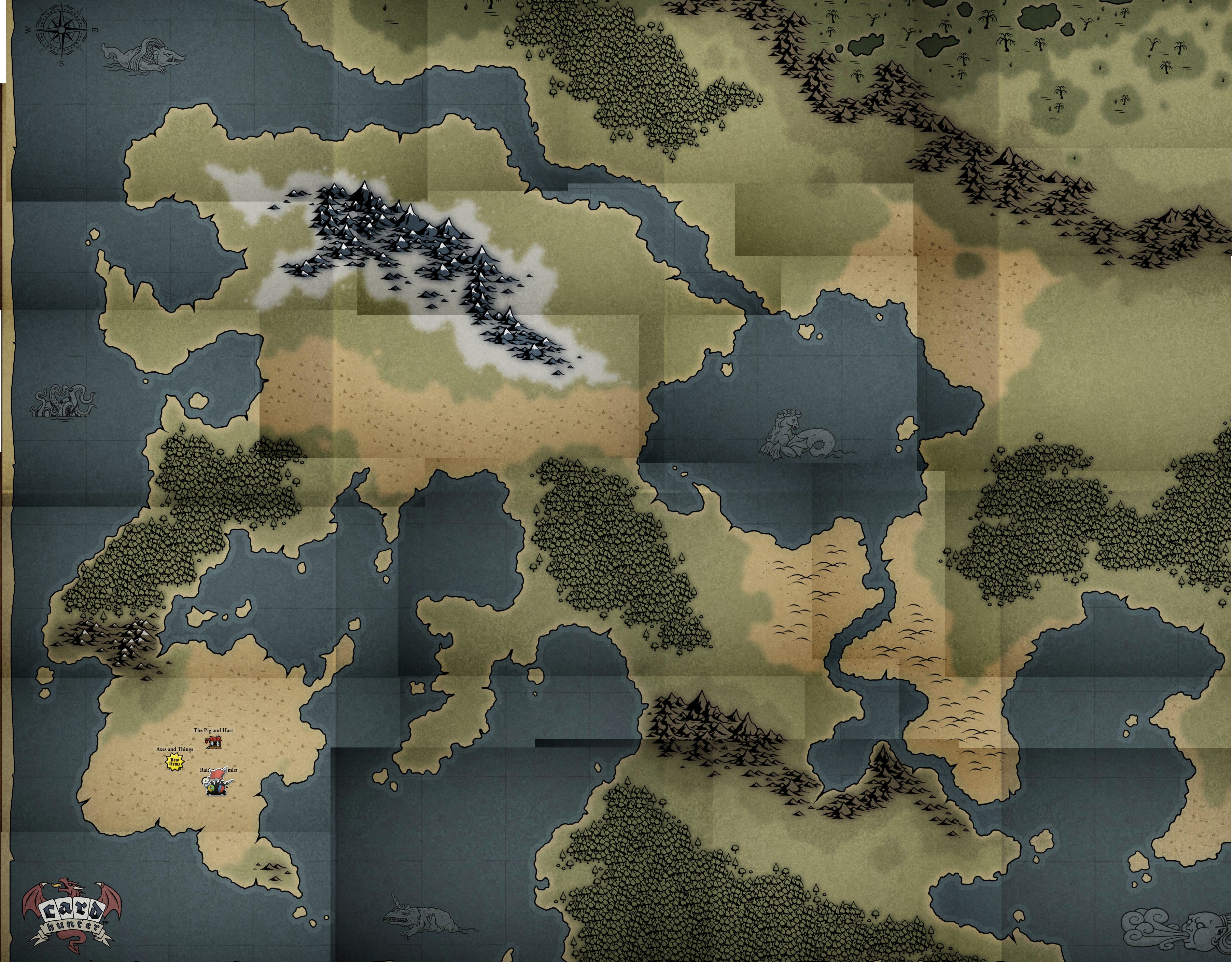
Task: Open the Axes and Things shop
Action: (x=174, y=762)
